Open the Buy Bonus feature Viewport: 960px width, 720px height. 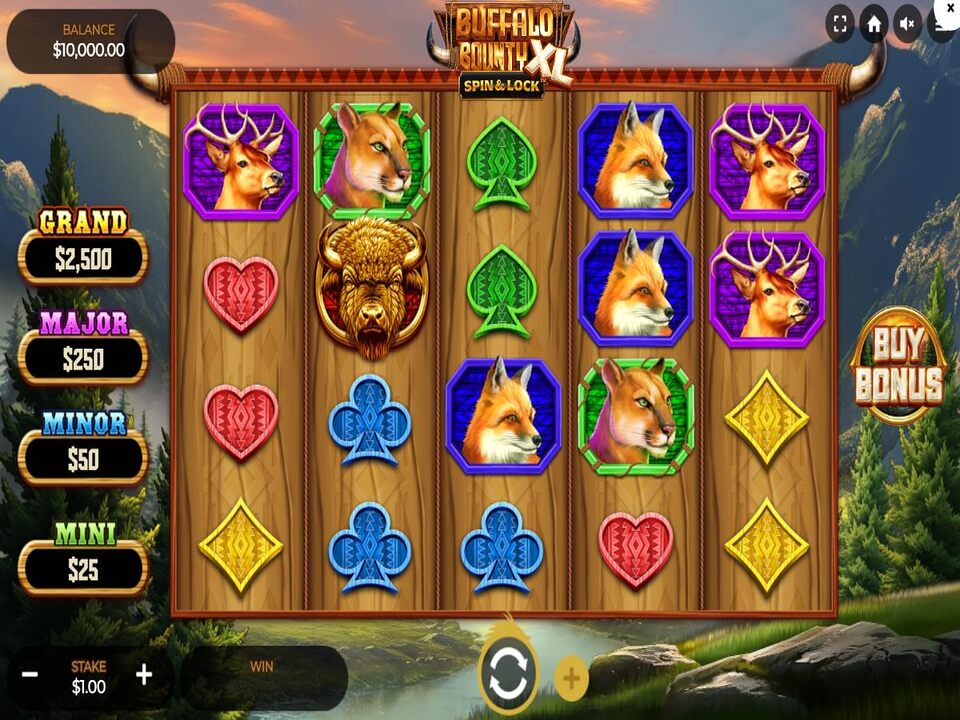[897, 365]
